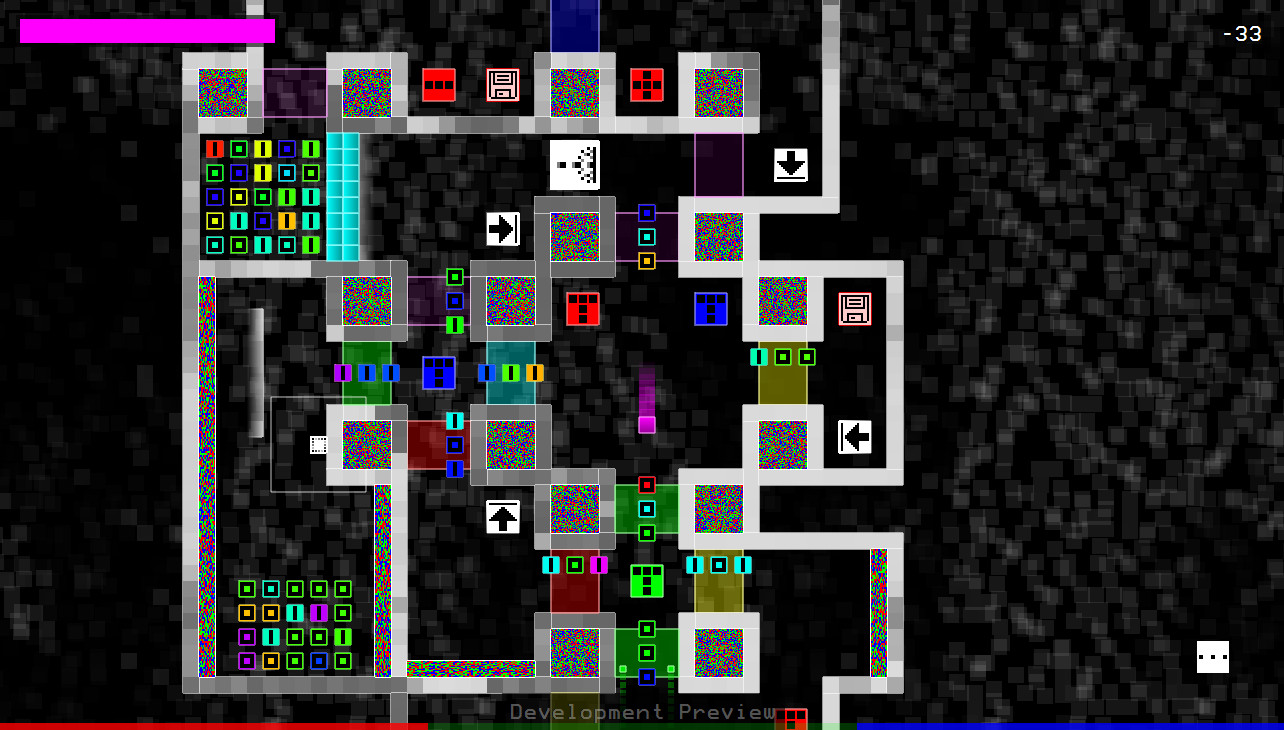1284x730 pixels.
Task: Click the Development Preview label
Action: pyautogui.click(x=640, y=713)
